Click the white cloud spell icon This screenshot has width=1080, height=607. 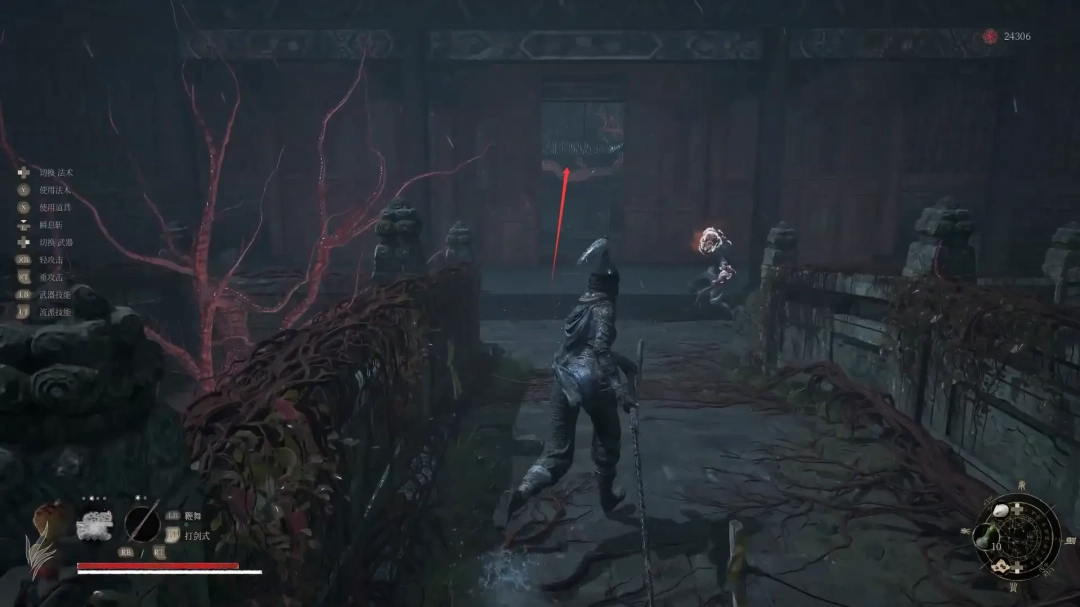pyautogui.click(x=96, y=526)
